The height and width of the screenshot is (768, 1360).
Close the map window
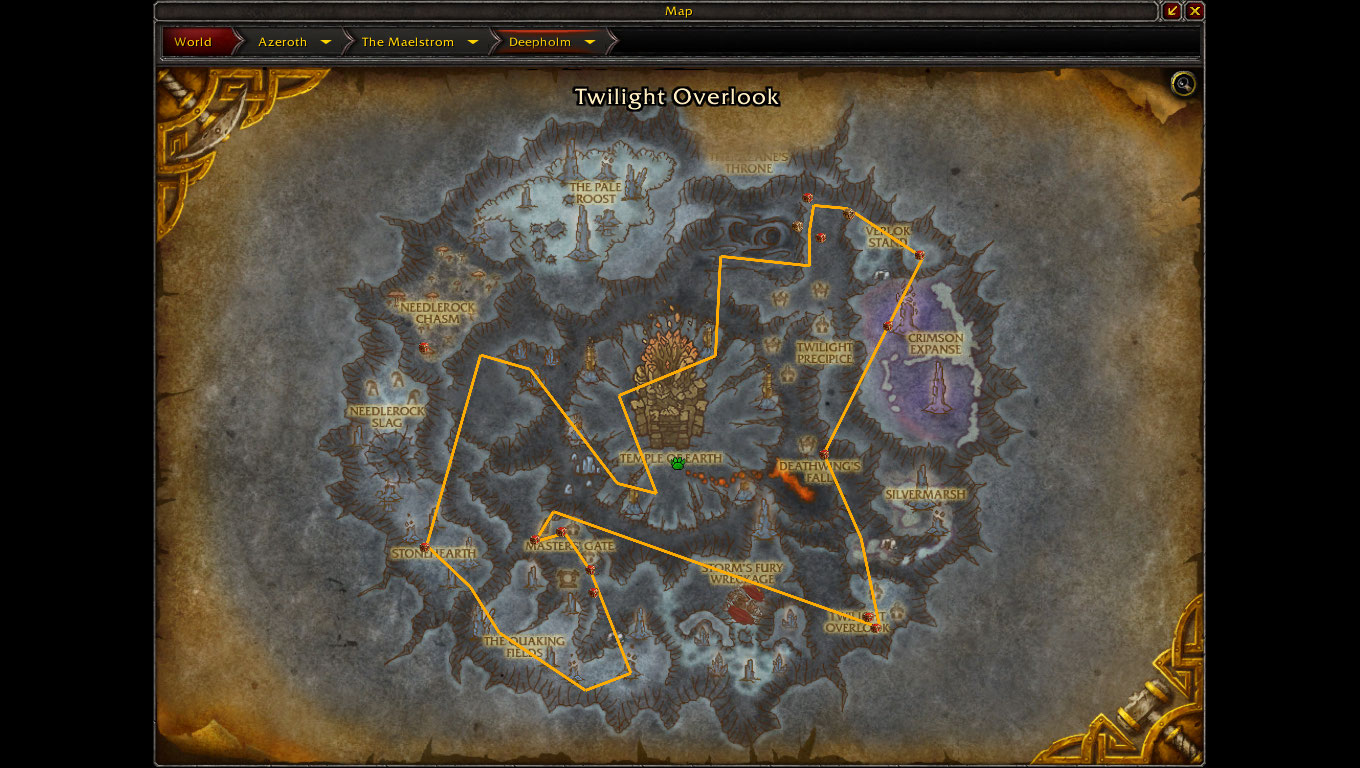[1195, 11]
